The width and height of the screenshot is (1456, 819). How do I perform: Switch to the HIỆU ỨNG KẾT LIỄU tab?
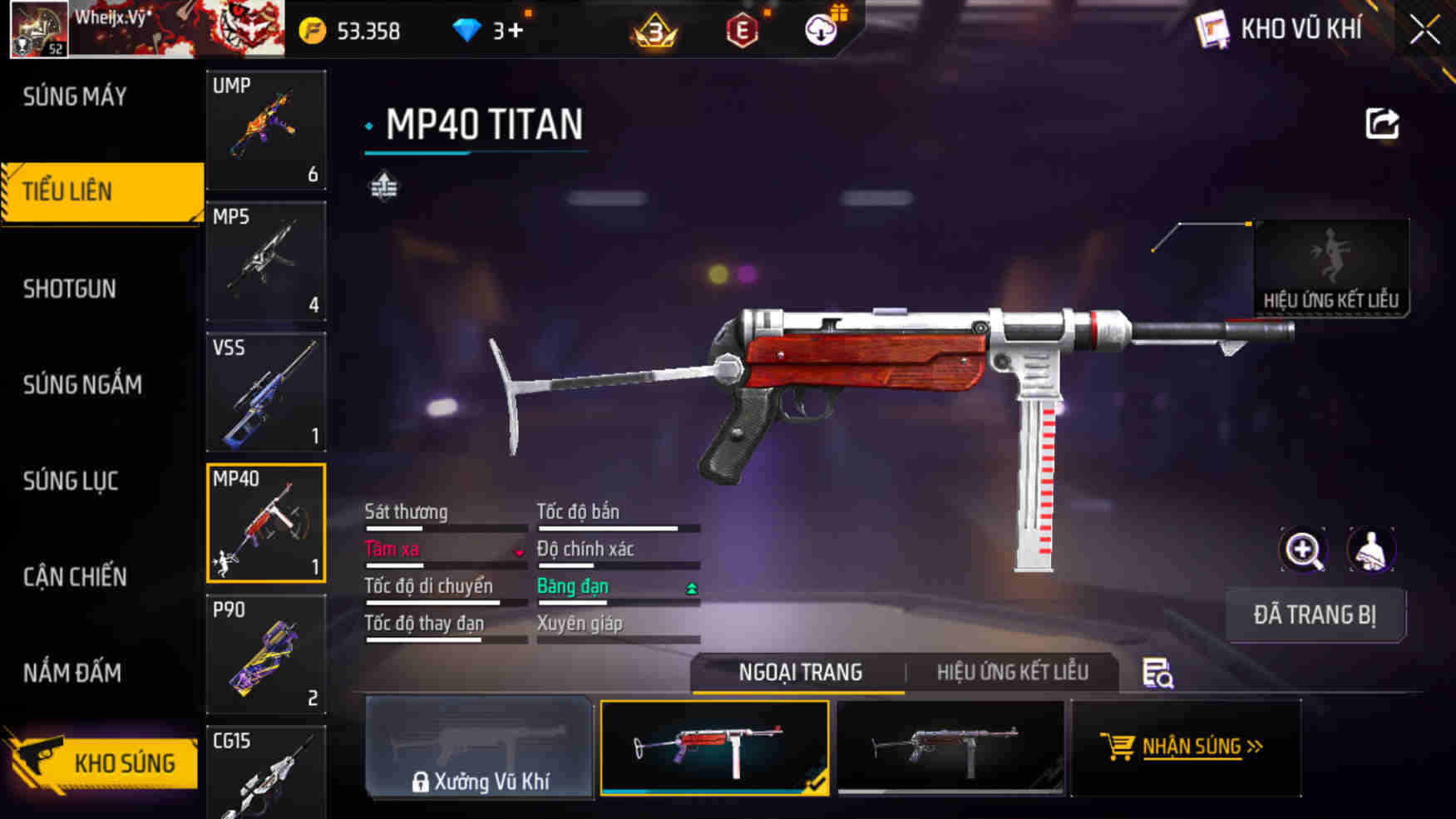1012,673
